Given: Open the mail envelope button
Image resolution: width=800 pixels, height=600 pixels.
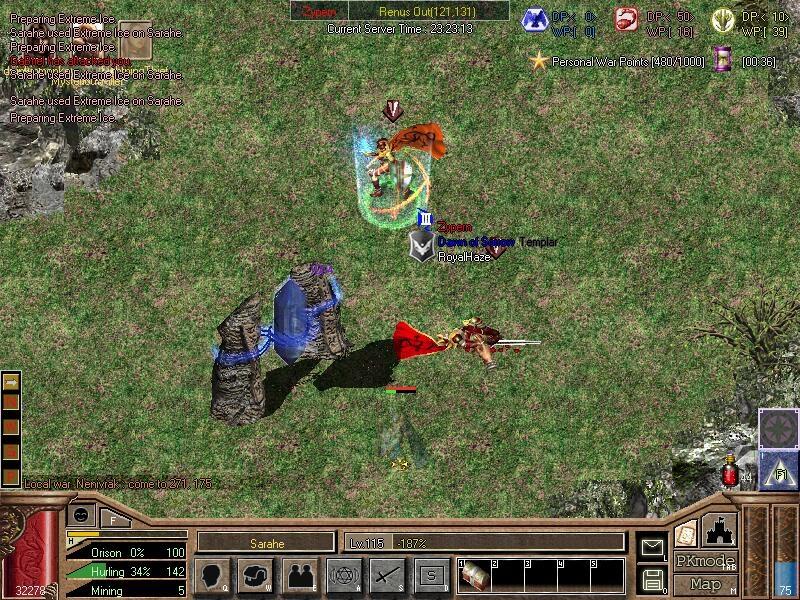Looking at the screenshot, I should click(652, 547).
